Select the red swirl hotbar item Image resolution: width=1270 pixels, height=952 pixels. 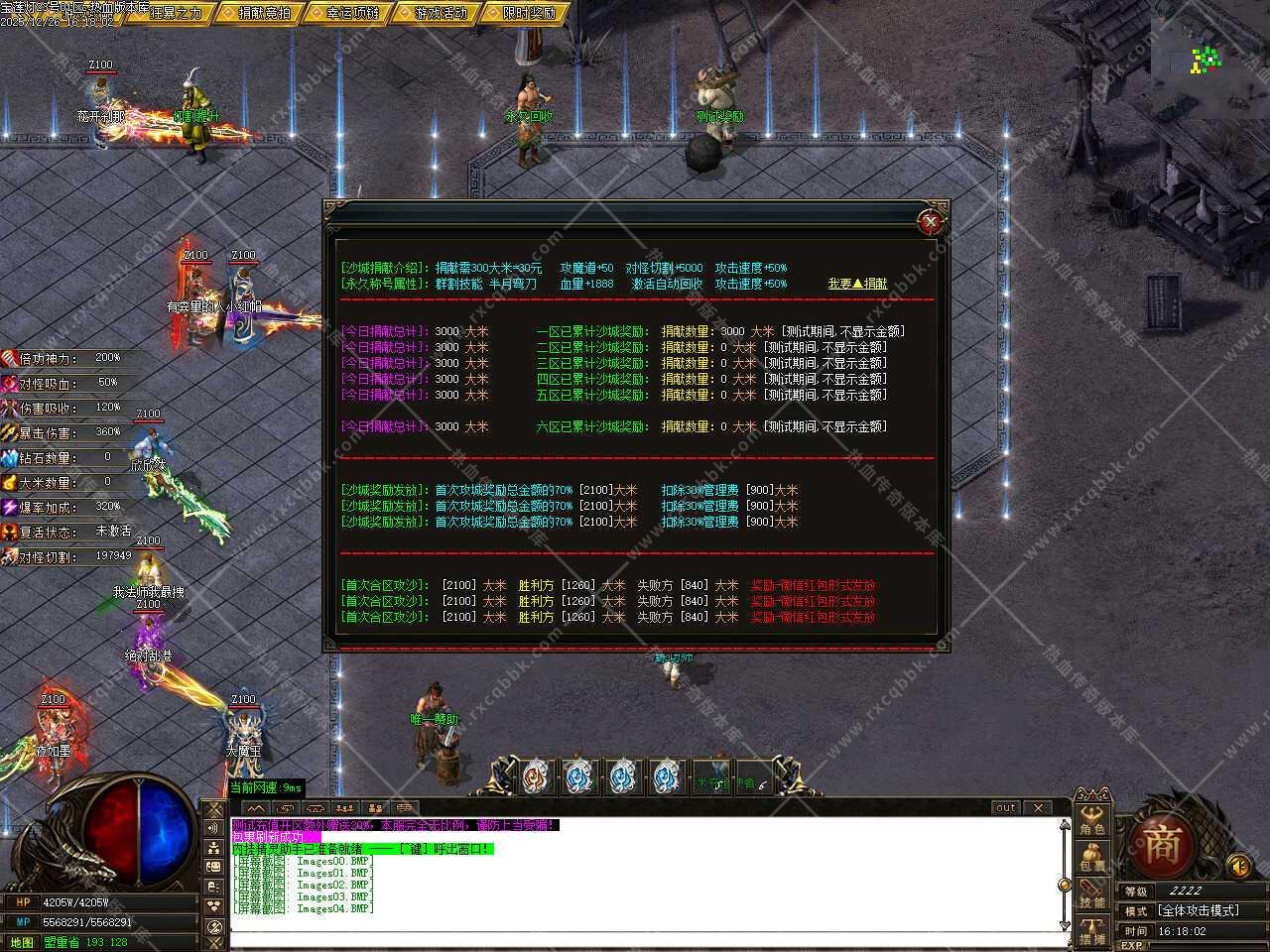click(536, 776)
